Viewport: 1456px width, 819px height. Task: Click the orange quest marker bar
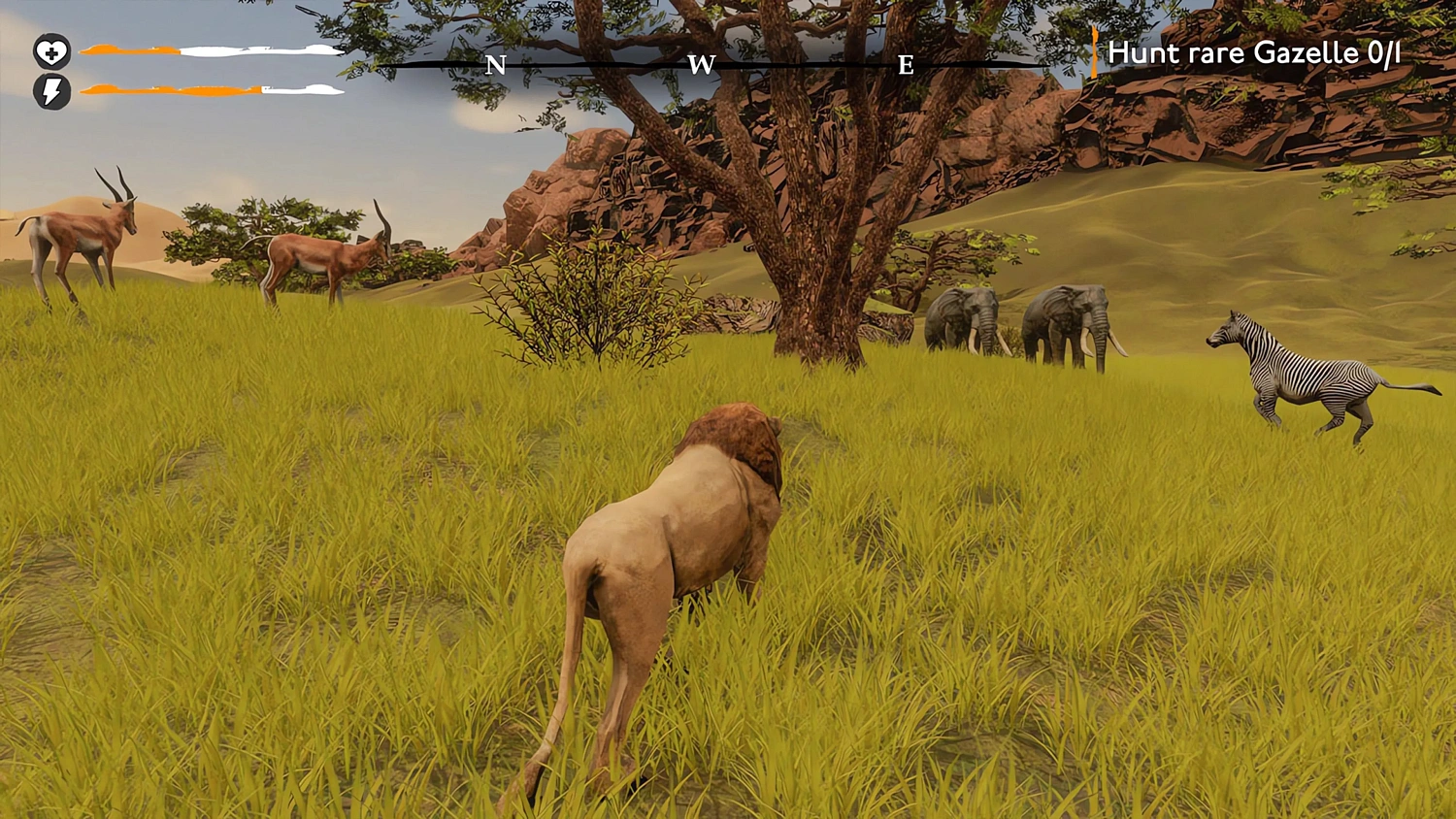(x=1095, y=53)
